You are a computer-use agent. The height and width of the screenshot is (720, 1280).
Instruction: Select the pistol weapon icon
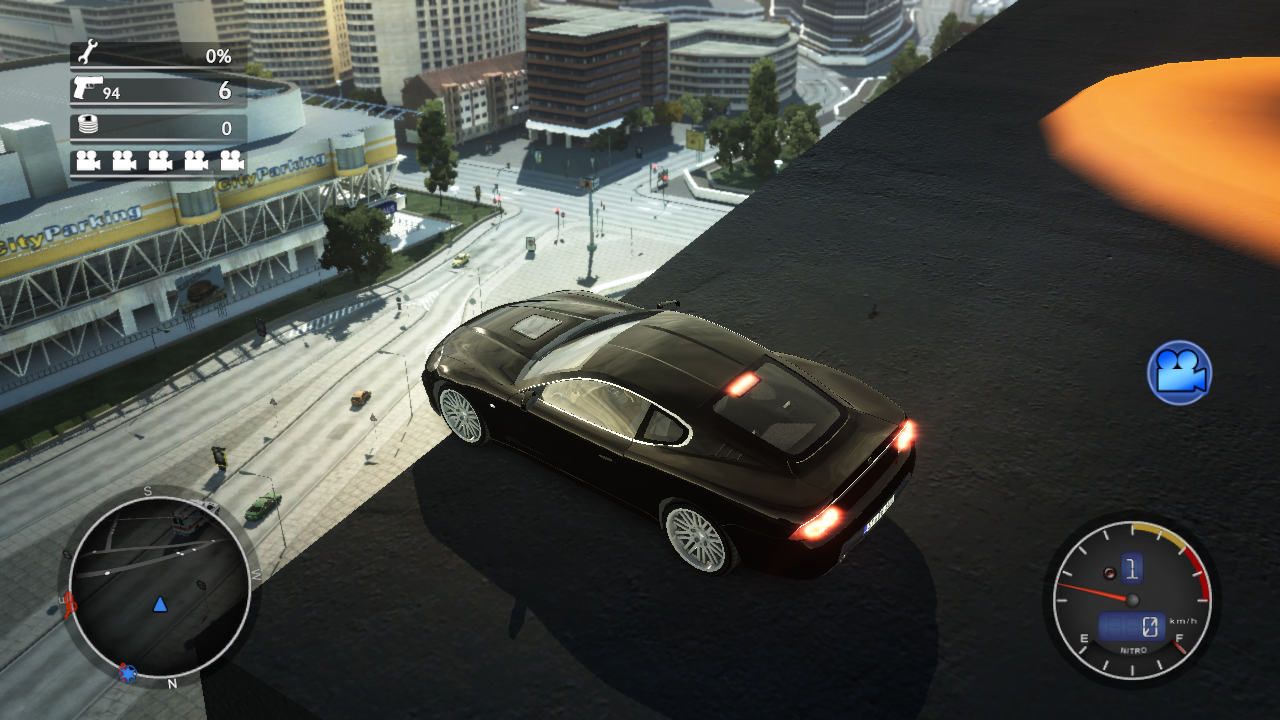pos(85,89)
